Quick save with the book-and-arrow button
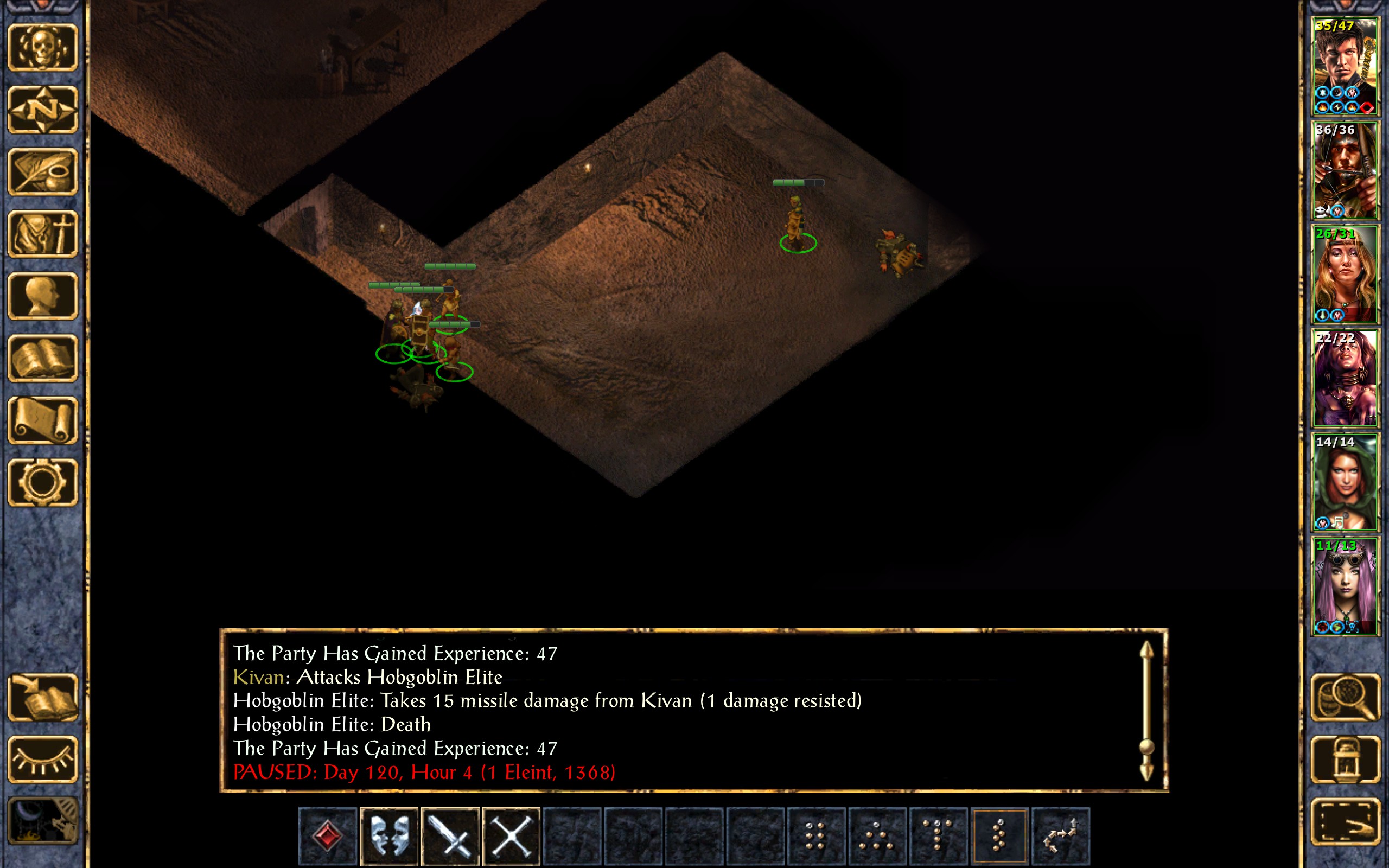 tap(42, 697)
